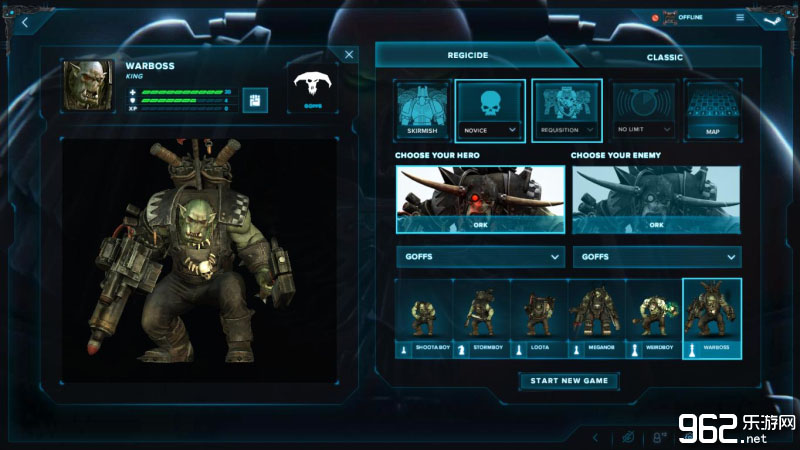Select the Loota unit tile
800x450 pixels.
pos(539,318)
